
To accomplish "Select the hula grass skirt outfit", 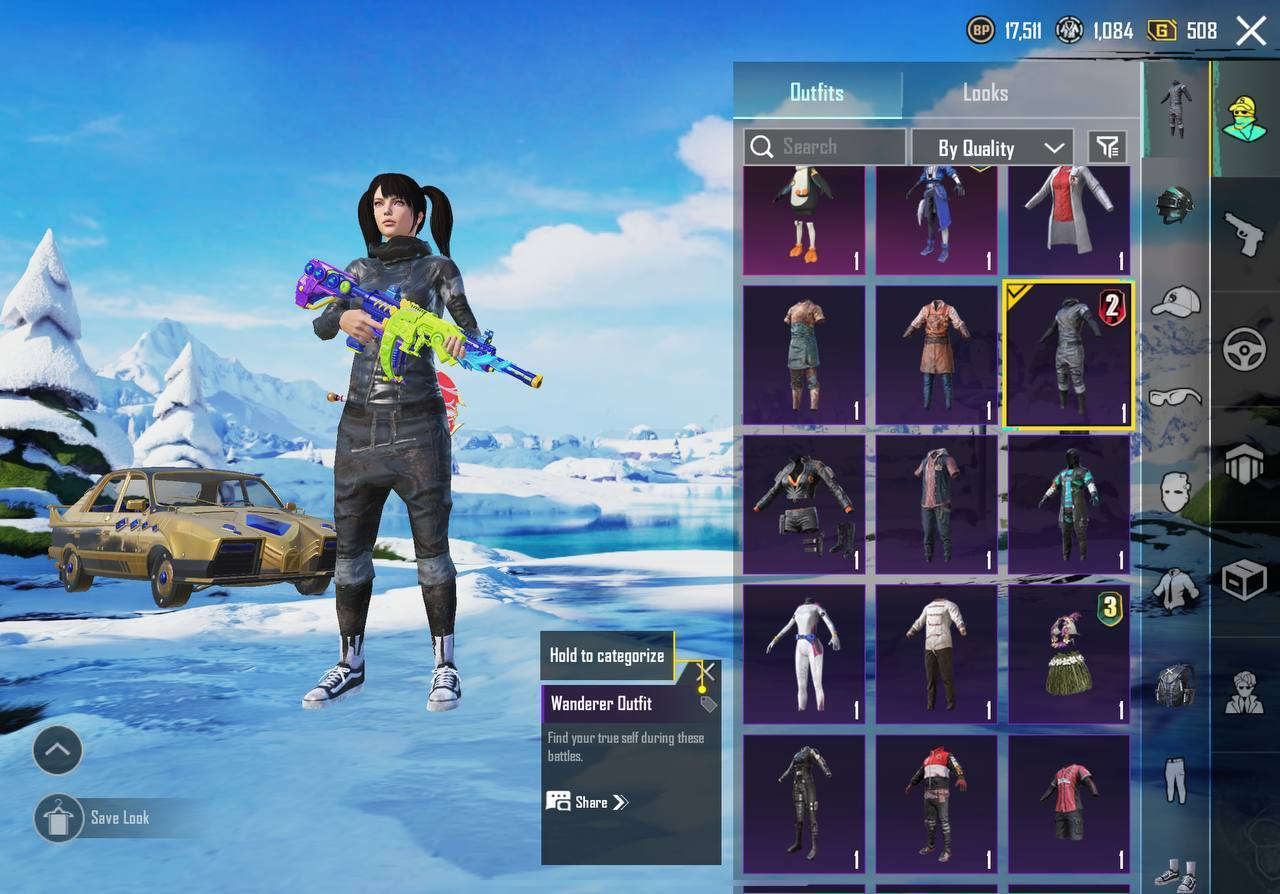I will click(1069, 654).
